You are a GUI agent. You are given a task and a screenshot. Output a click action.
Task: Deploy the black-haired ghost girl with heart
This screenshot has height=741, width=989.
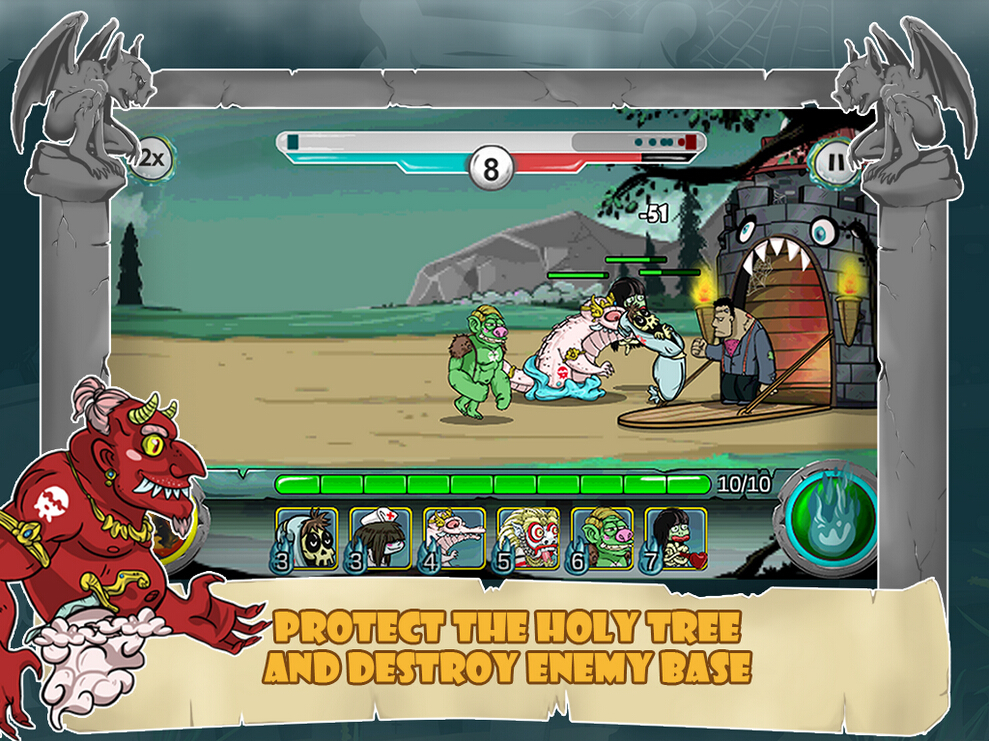click(x=676, y=539)
